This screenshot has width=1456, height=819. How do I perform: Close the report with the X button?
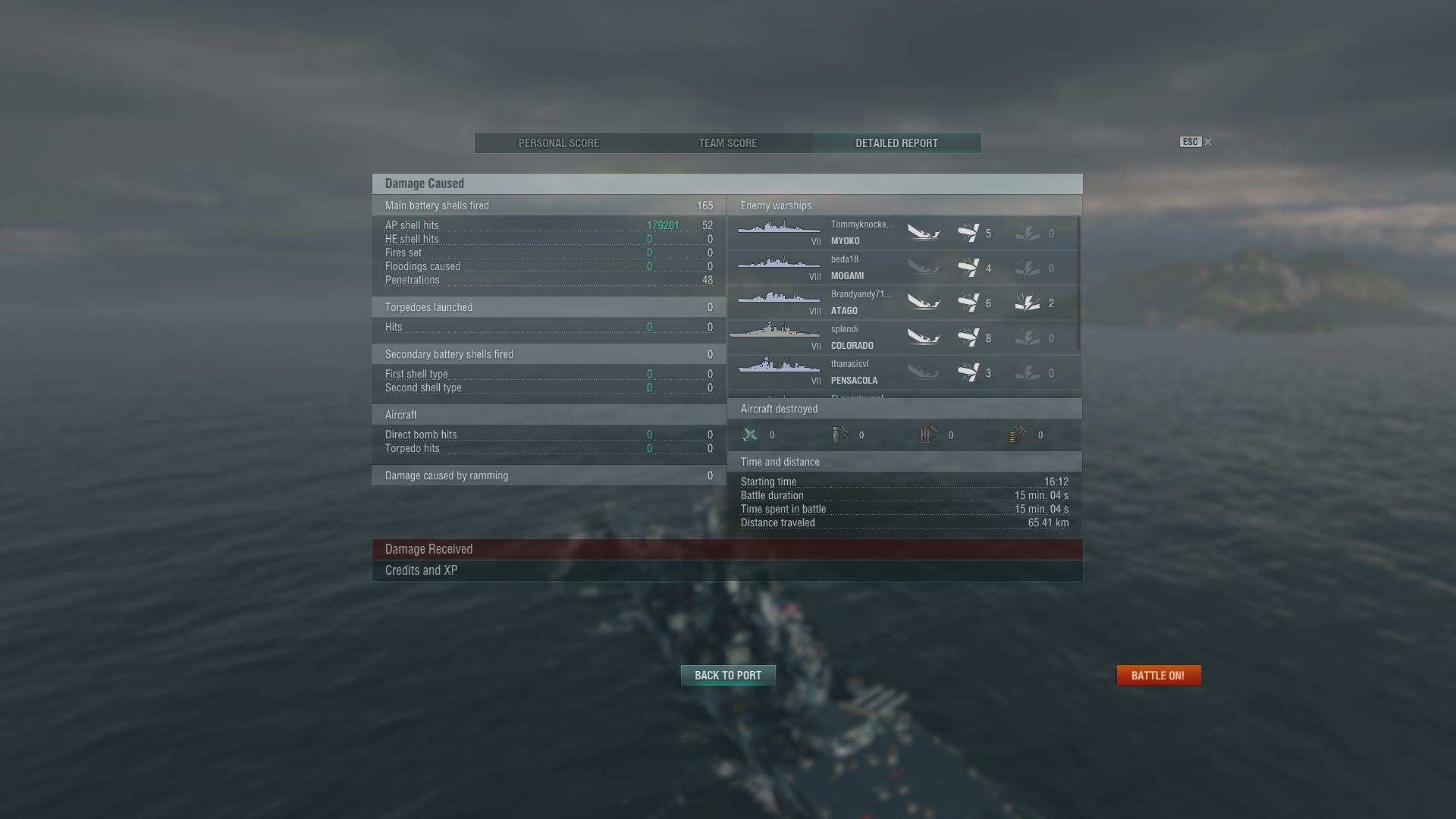click(x=1208, y=142)
